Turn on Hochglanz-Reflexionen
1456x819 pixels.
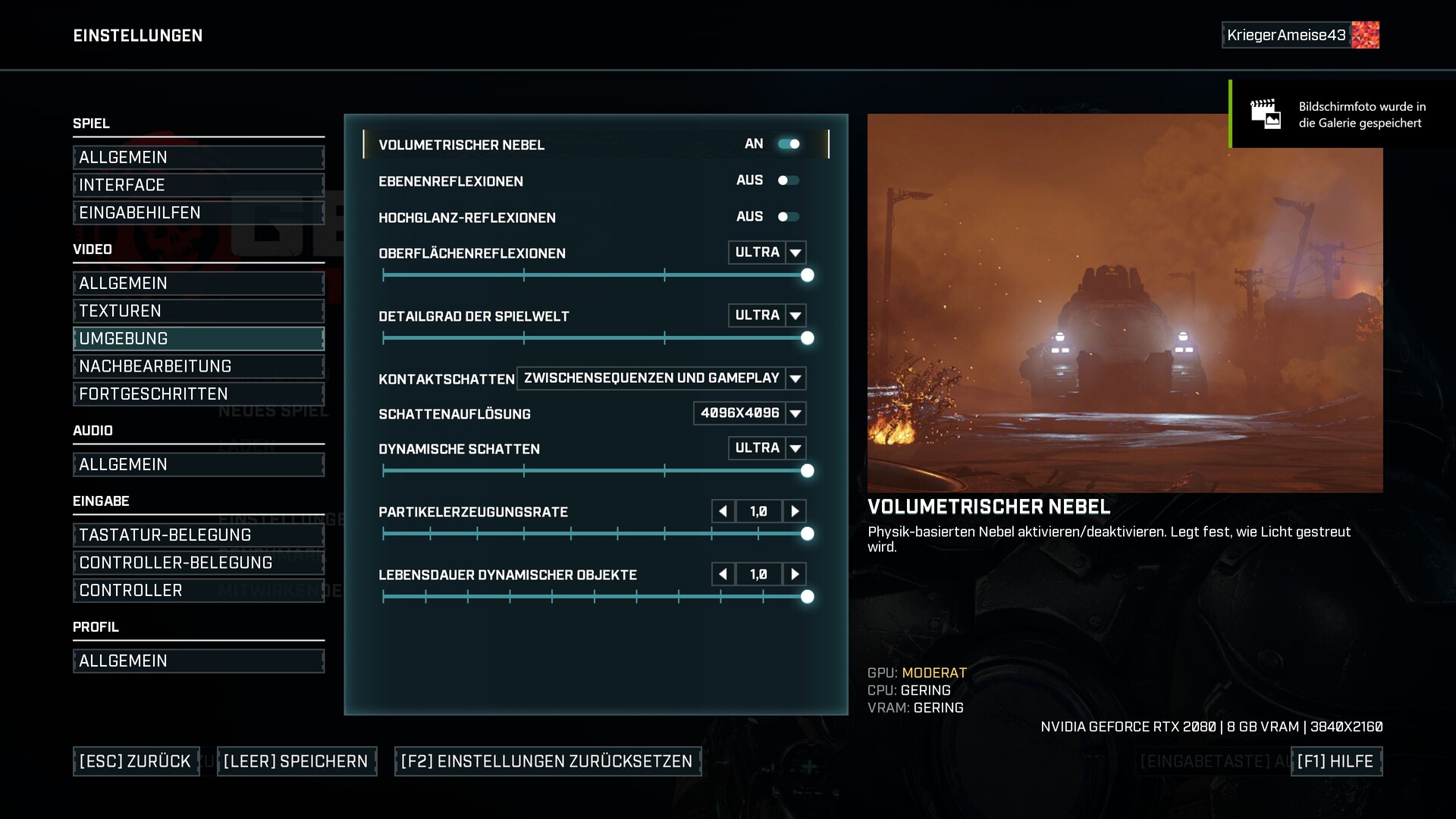tap(789, 217)
